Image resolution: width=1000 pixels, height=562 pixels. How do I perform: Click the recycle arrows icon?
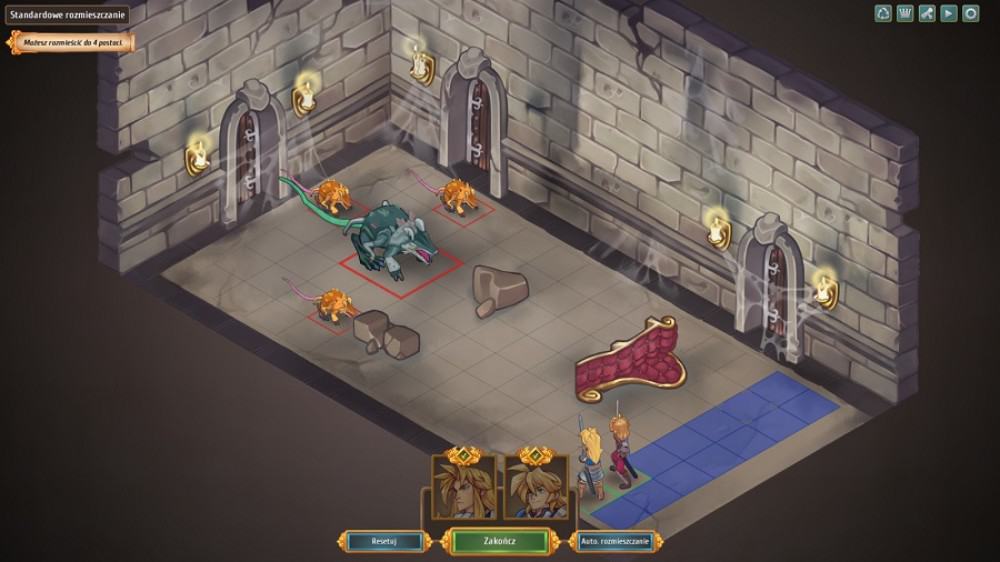(883, 14)
